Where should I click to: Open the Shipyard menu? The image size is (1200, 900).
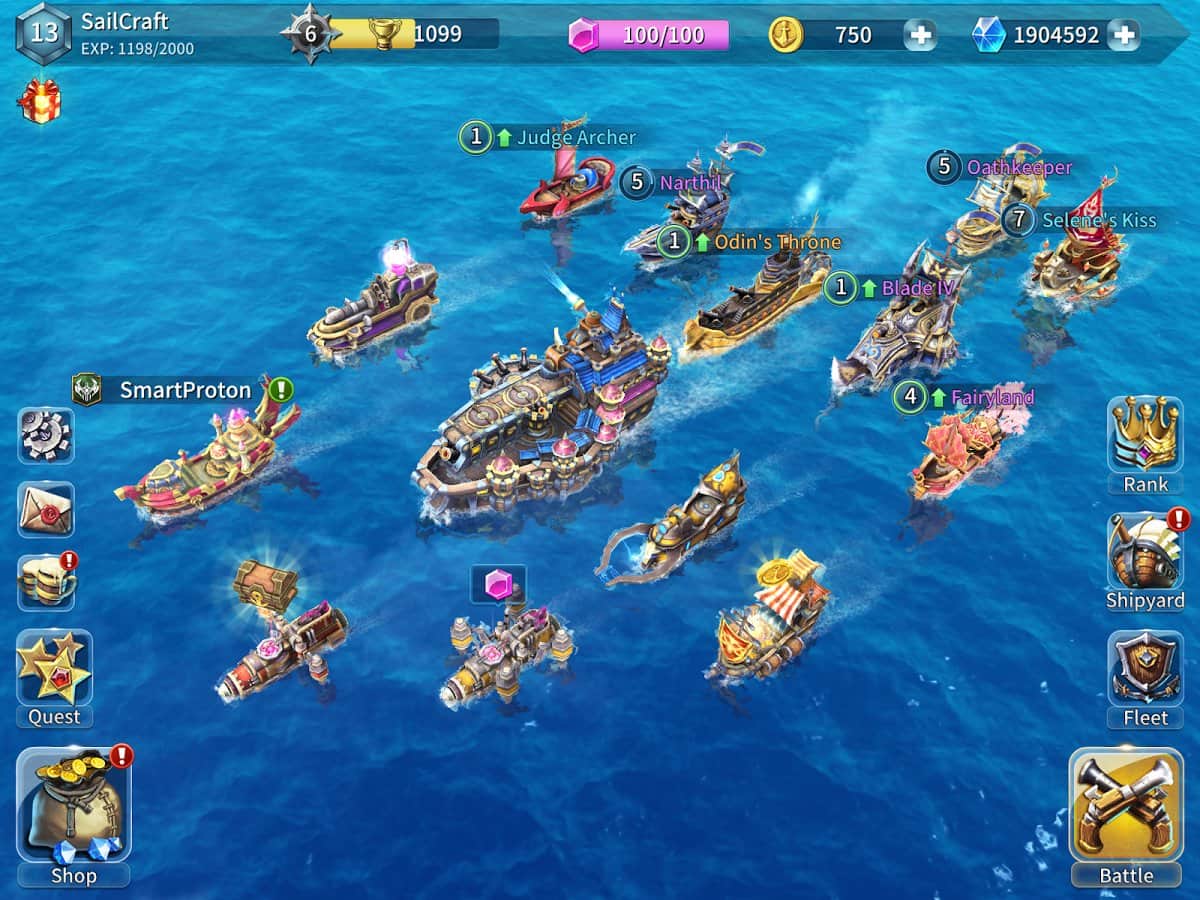1145,552
